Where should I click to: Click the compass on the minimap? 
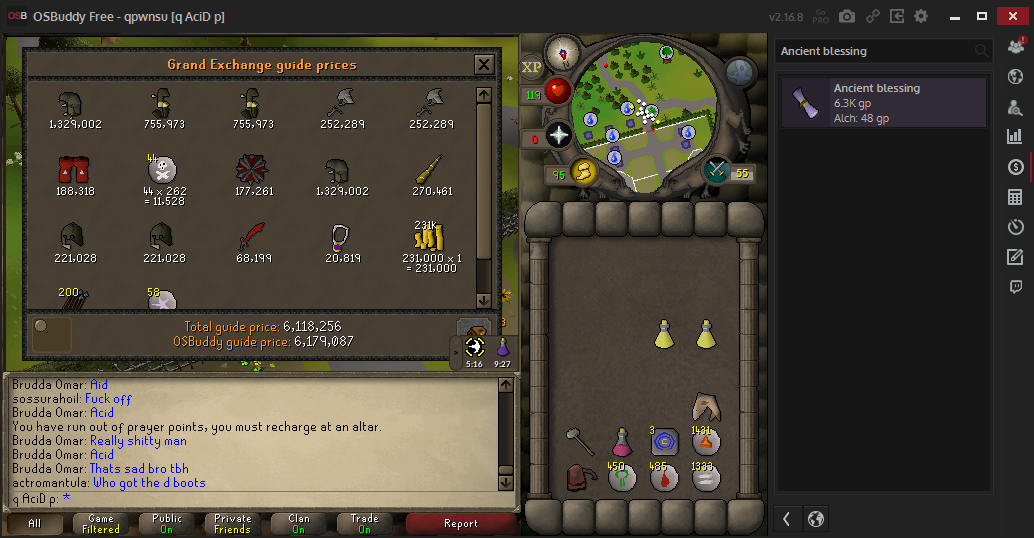point(563,52)
